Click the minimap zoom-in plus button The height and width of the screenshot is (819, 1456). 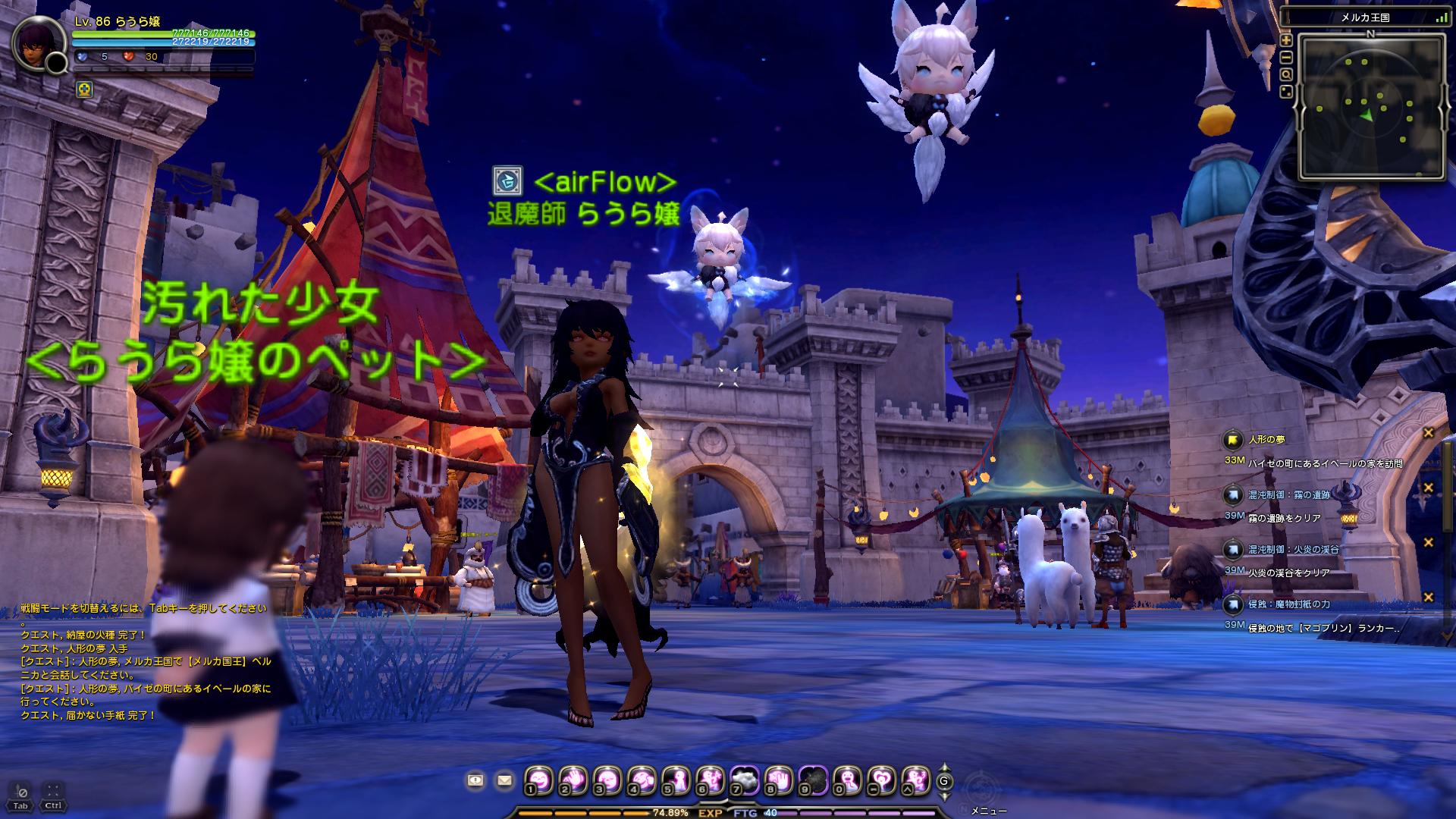(1286, 40)
